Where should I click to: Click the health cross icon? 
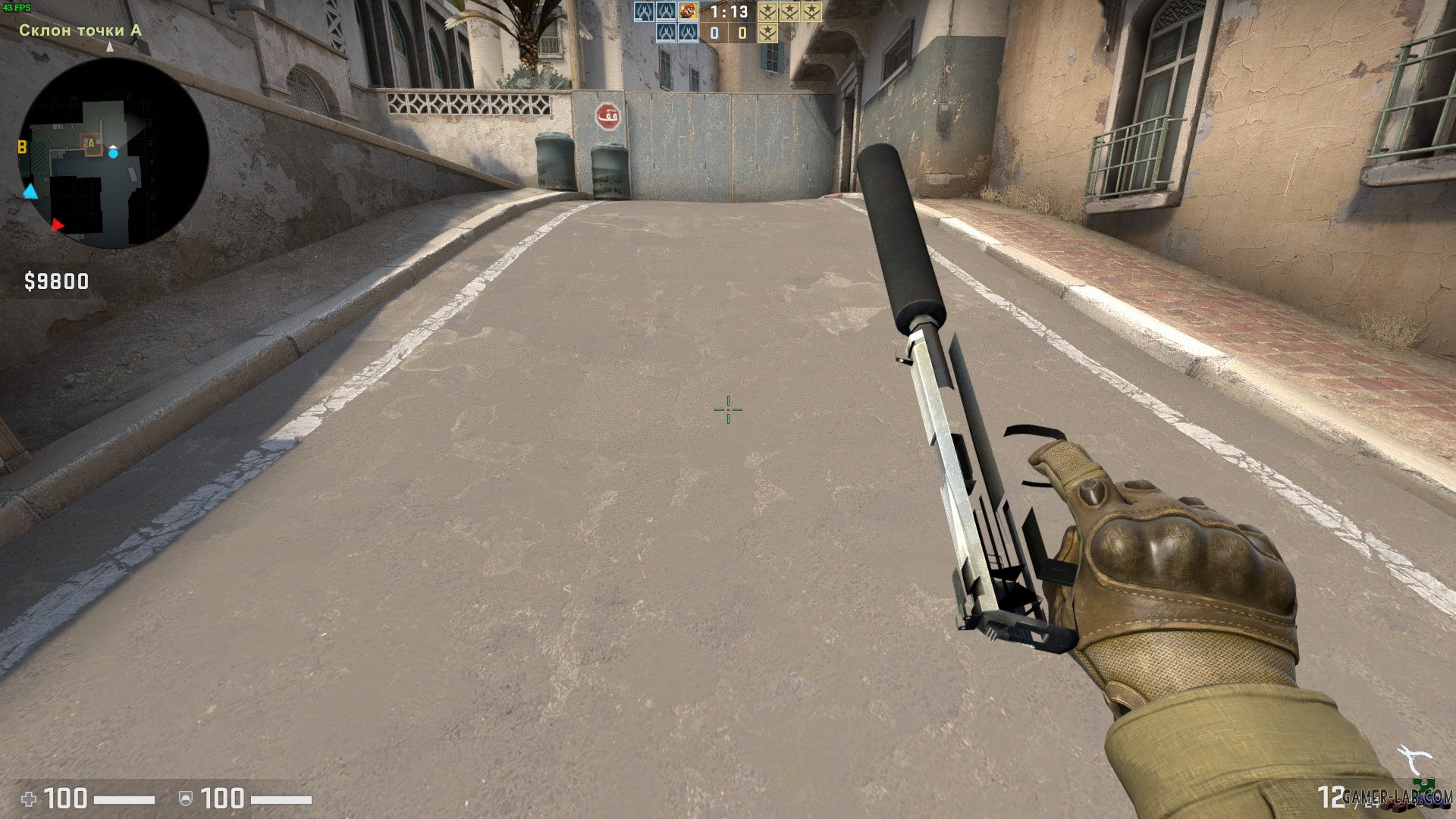tap(29, 798)
